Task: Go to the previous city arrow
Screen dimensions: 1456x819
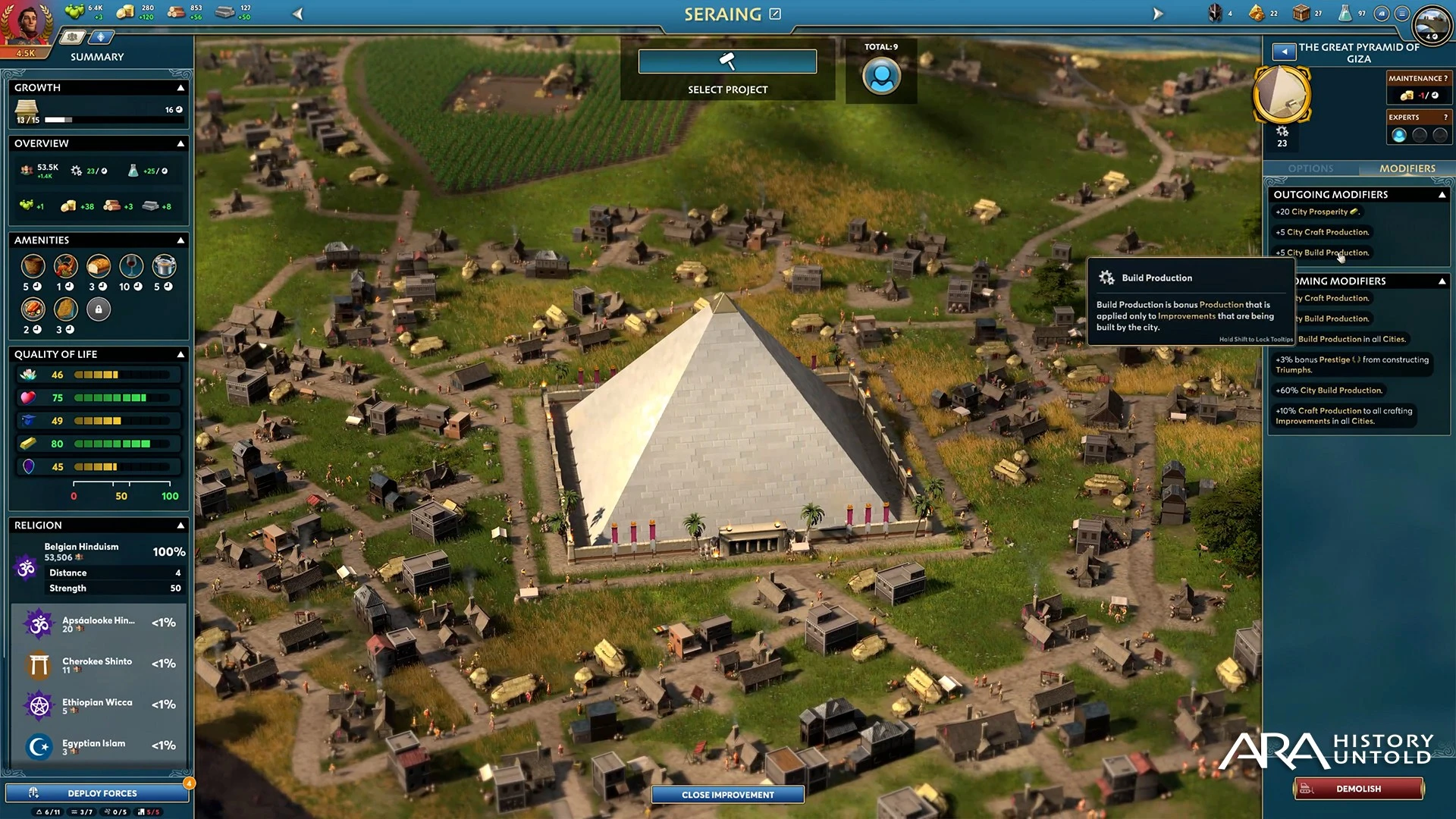Action: point(298,14)
